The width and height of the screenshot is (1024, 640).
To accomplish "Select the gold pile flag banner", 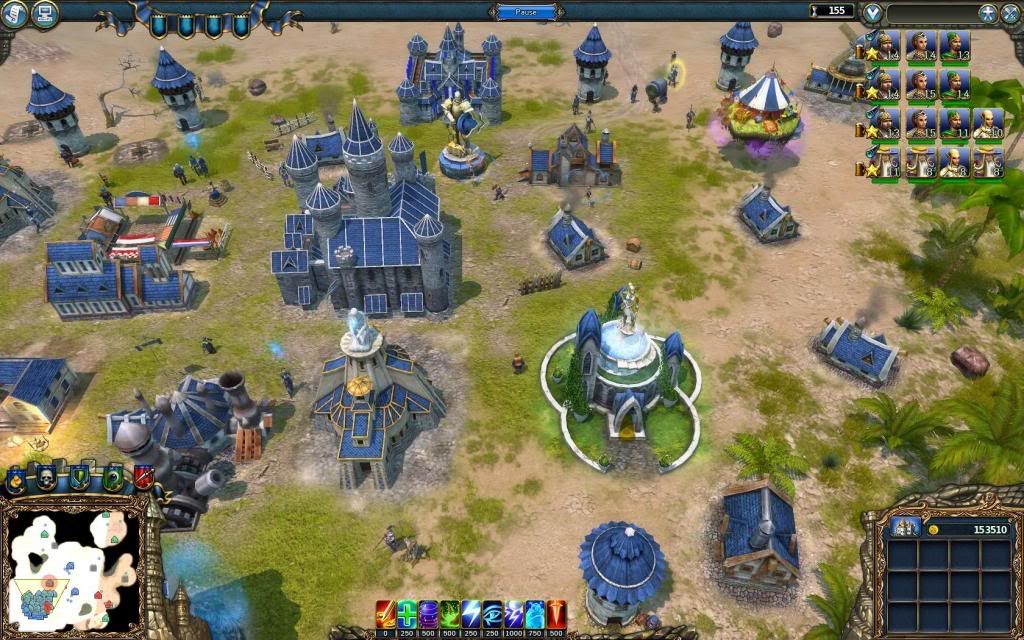I will click(16, 481).
